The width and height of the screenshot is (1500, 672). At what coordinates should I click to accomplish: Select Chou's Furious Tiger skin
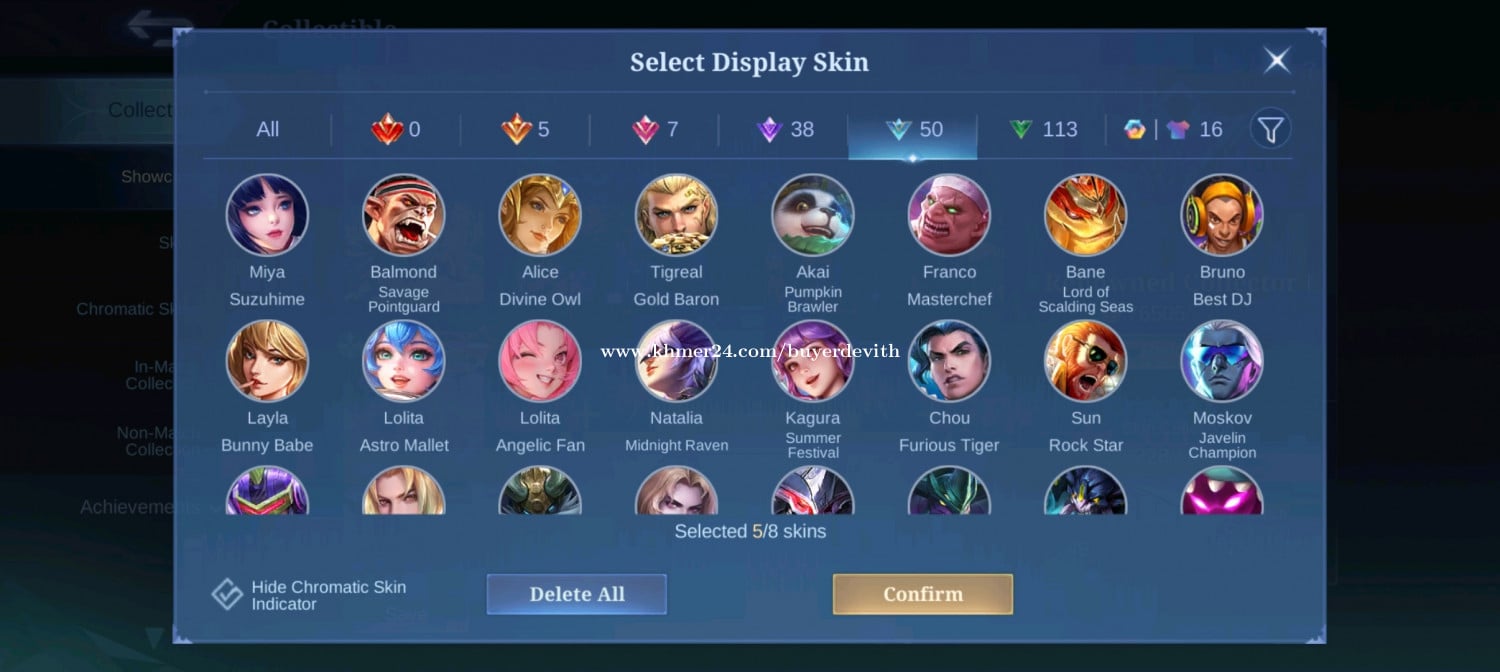[949, 362]
